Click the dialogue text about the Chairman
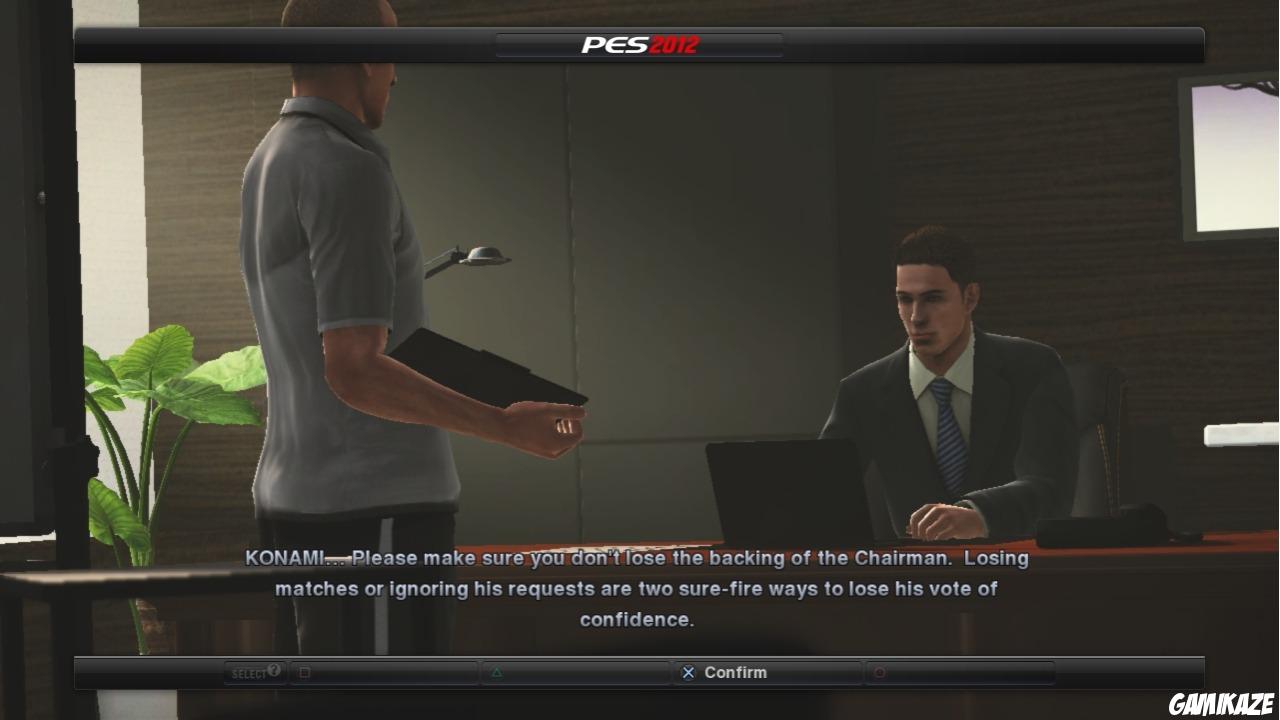The width and height of the screenshot is (1280, 720). 640,589
